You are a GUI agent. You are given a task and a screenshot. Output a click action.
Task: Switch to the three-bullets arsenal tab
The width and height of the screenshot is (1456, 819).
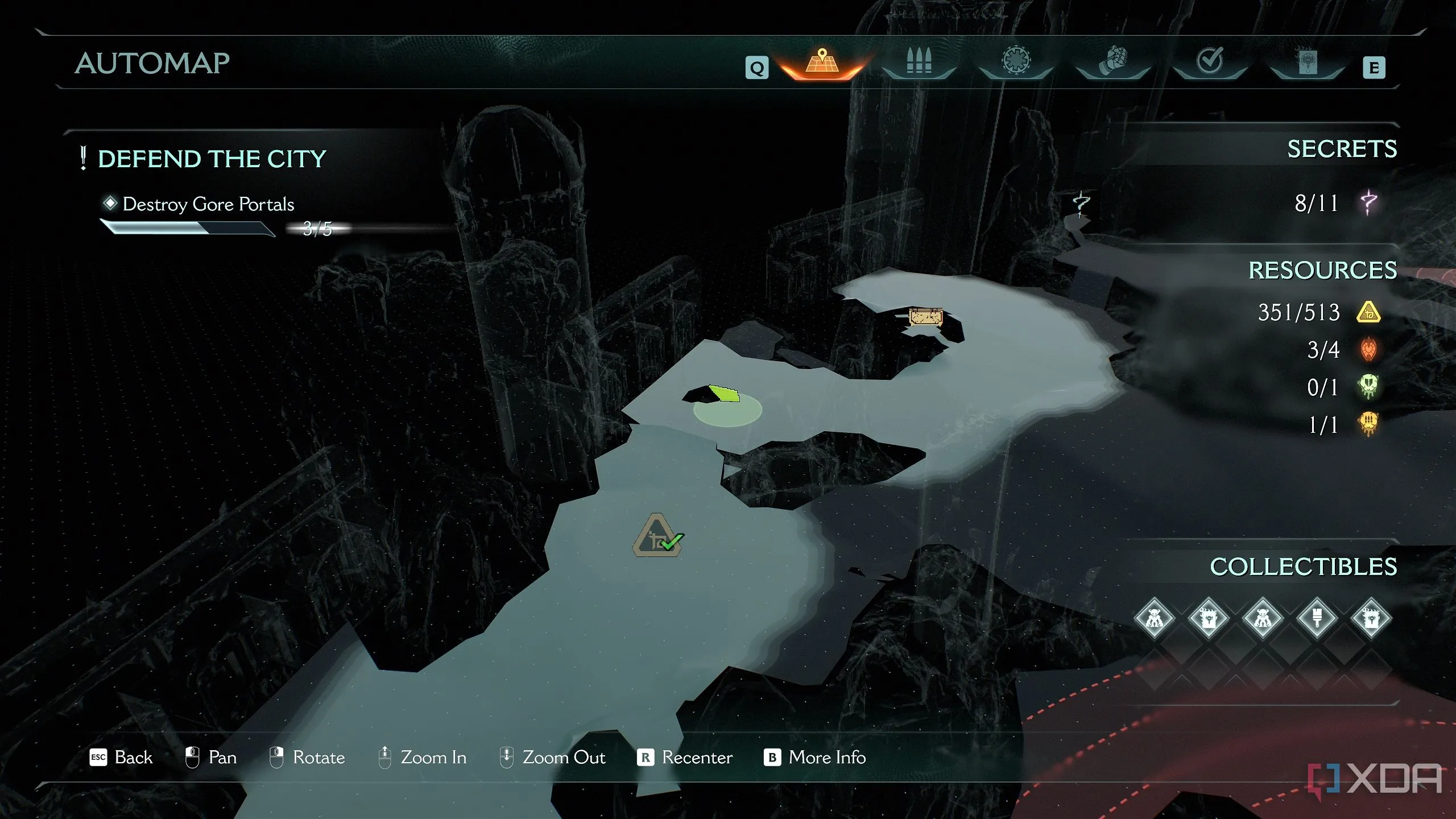919,61
